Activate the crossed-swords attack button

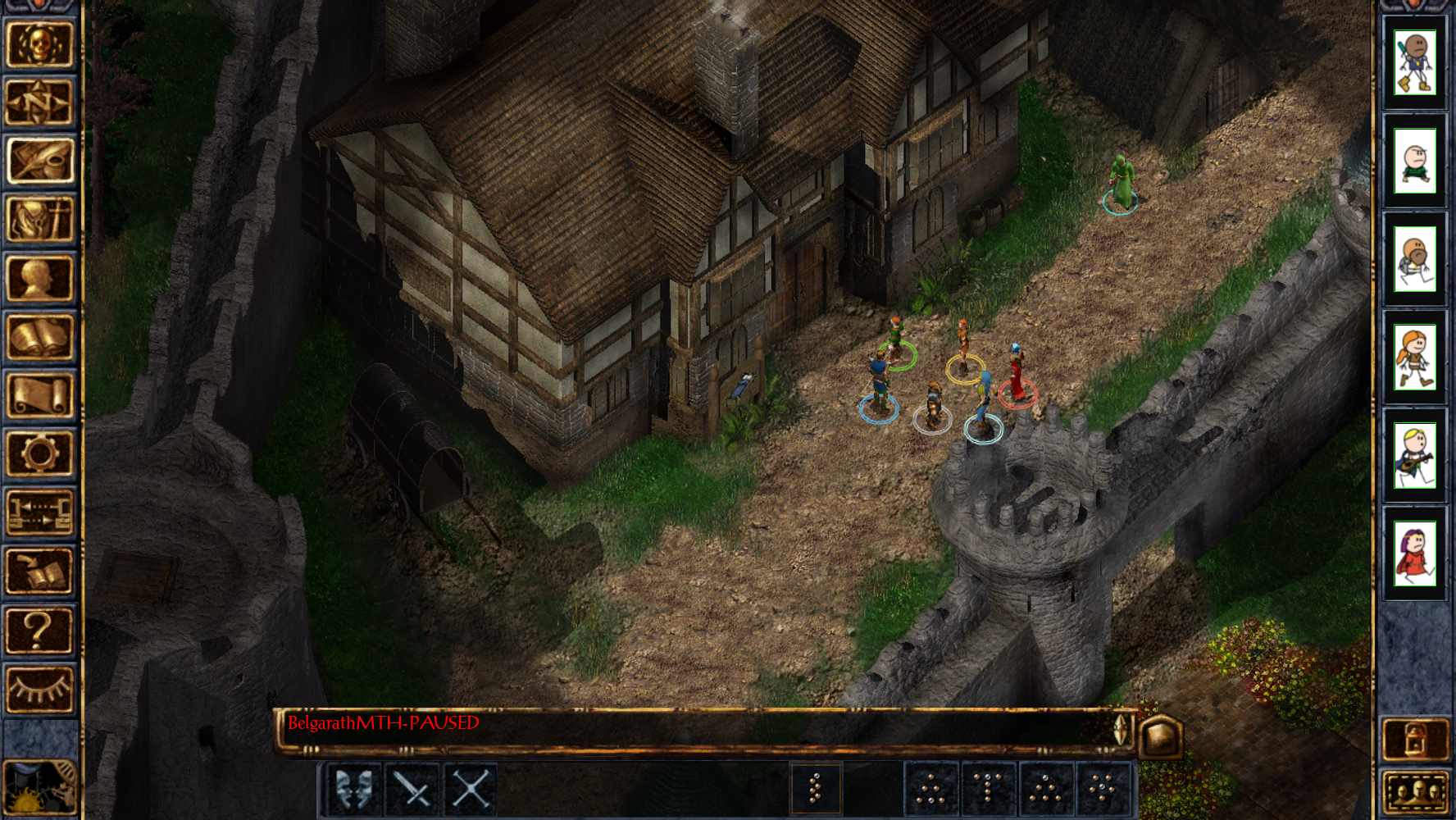coord(412,790)
